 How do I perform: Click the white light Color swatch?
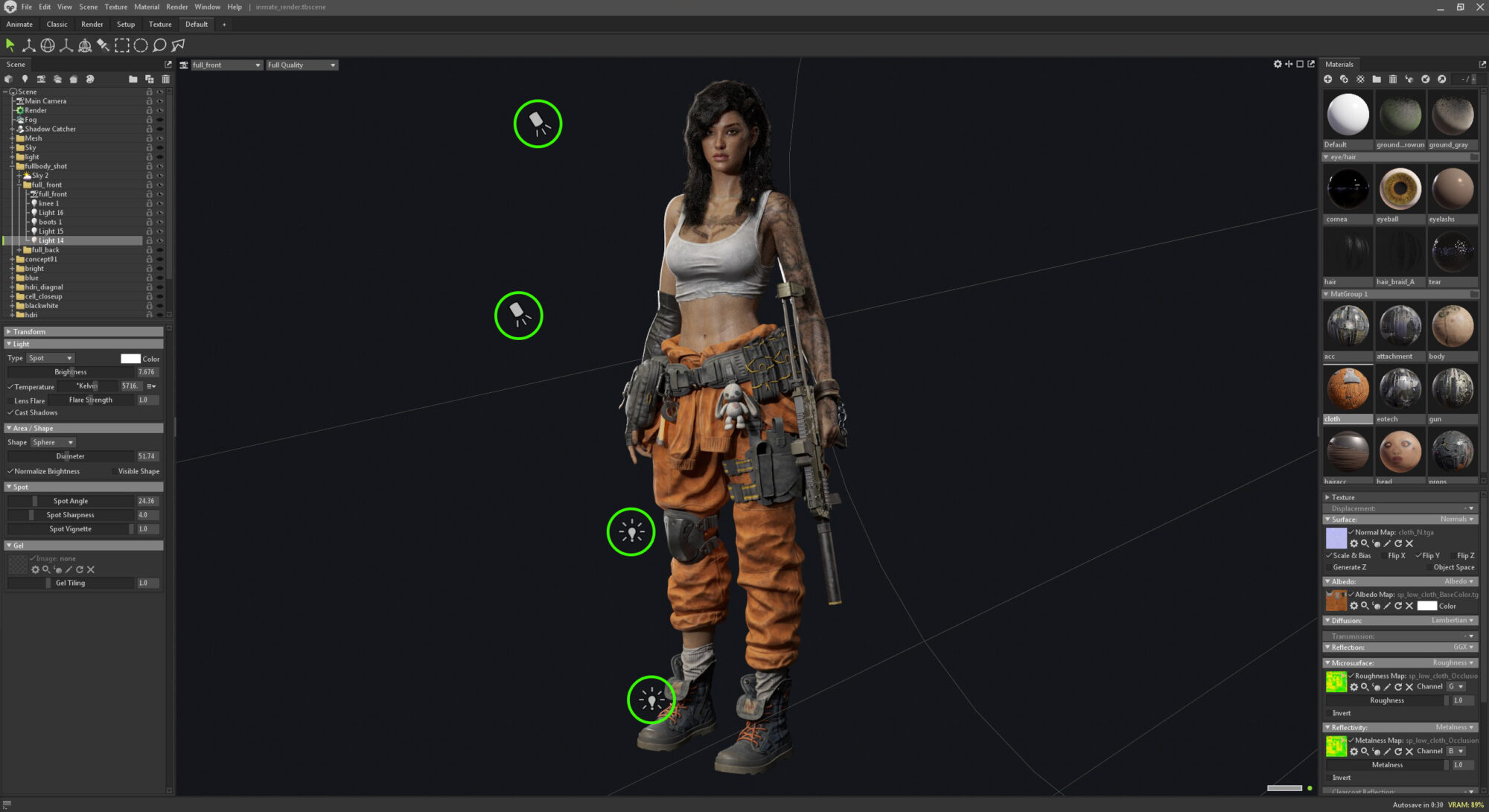tap(130, 359)
